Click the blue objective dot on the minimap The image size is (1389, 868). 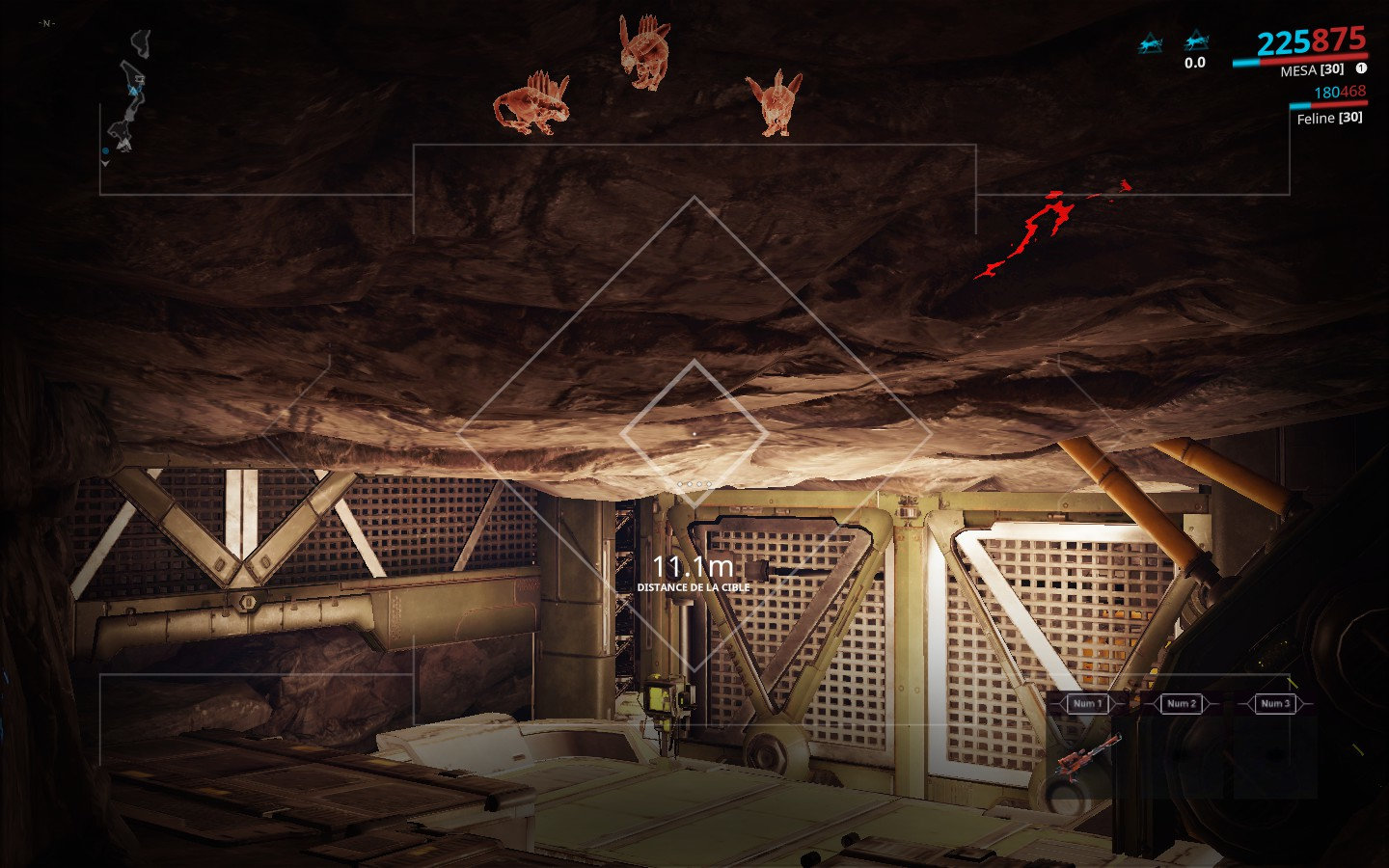click(106, 150)
